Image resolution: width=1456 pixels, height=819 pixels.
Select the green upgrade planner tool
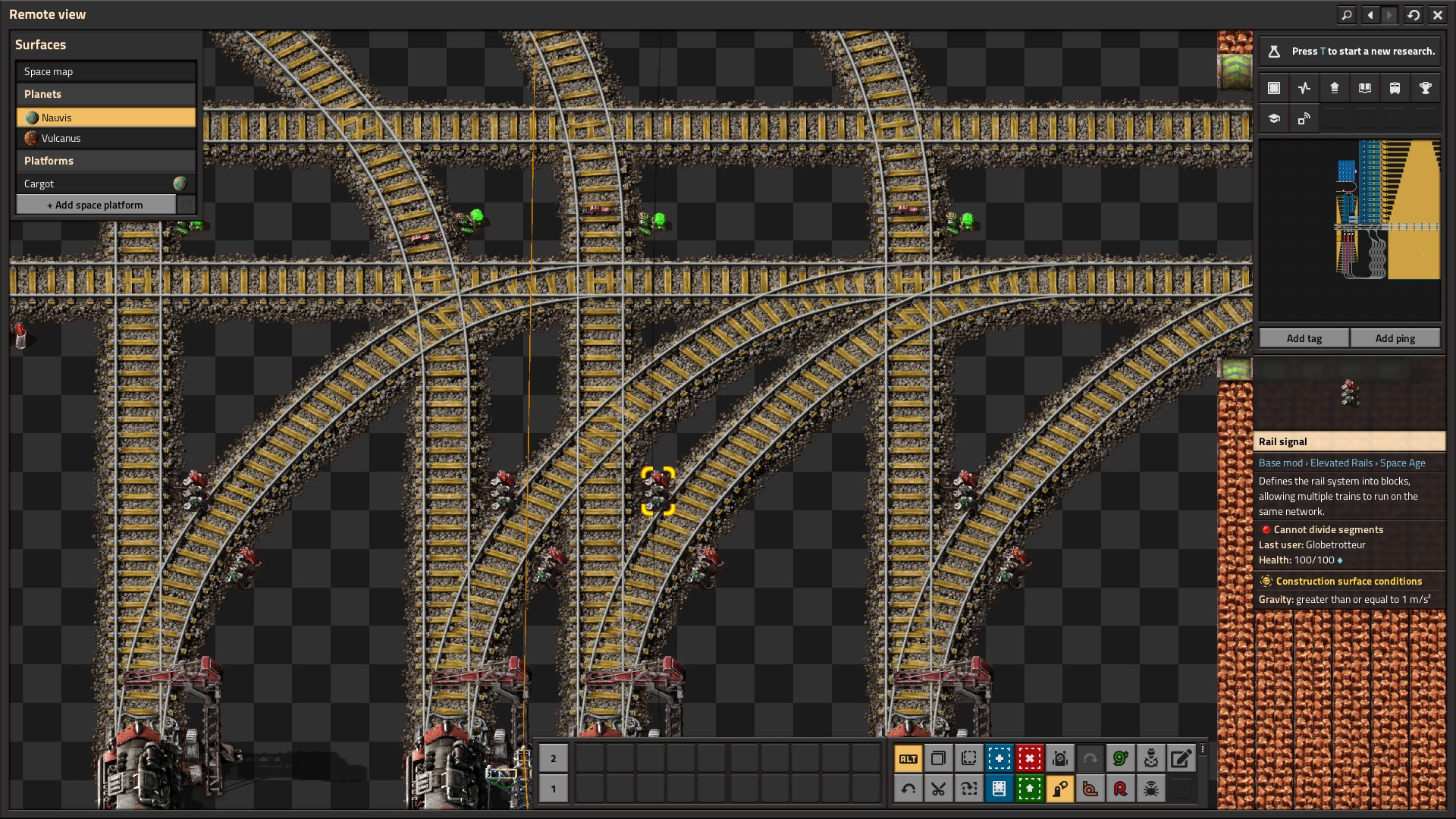1029,789
